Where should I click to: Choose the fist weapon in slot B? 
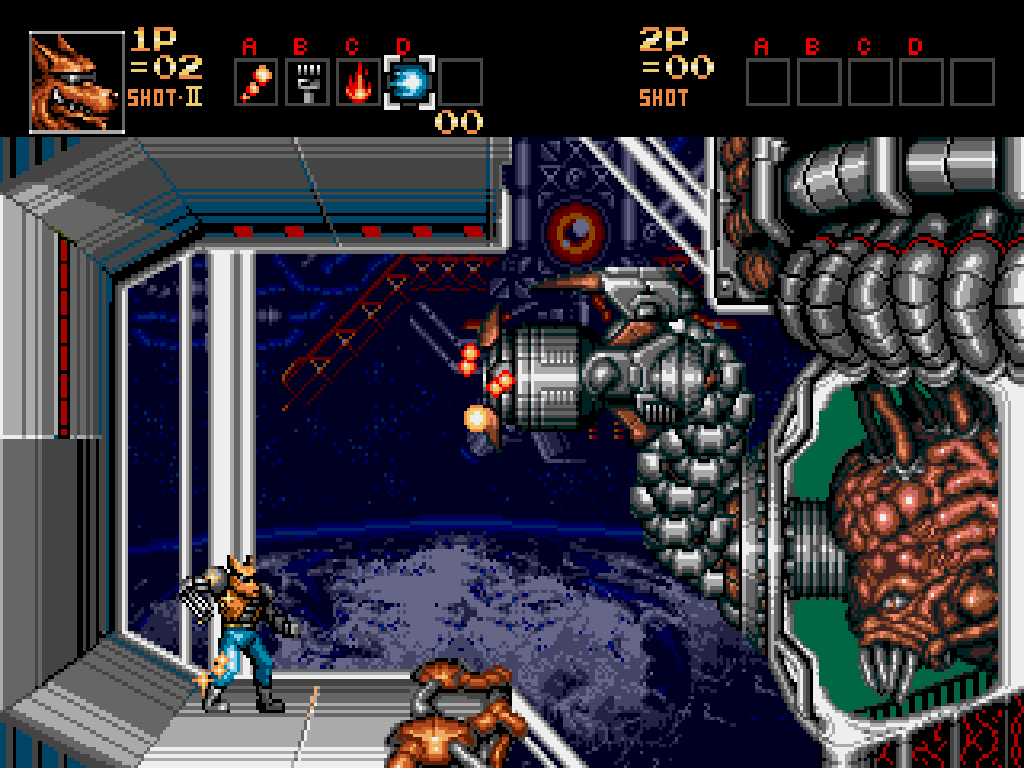(x=307, y=82)
